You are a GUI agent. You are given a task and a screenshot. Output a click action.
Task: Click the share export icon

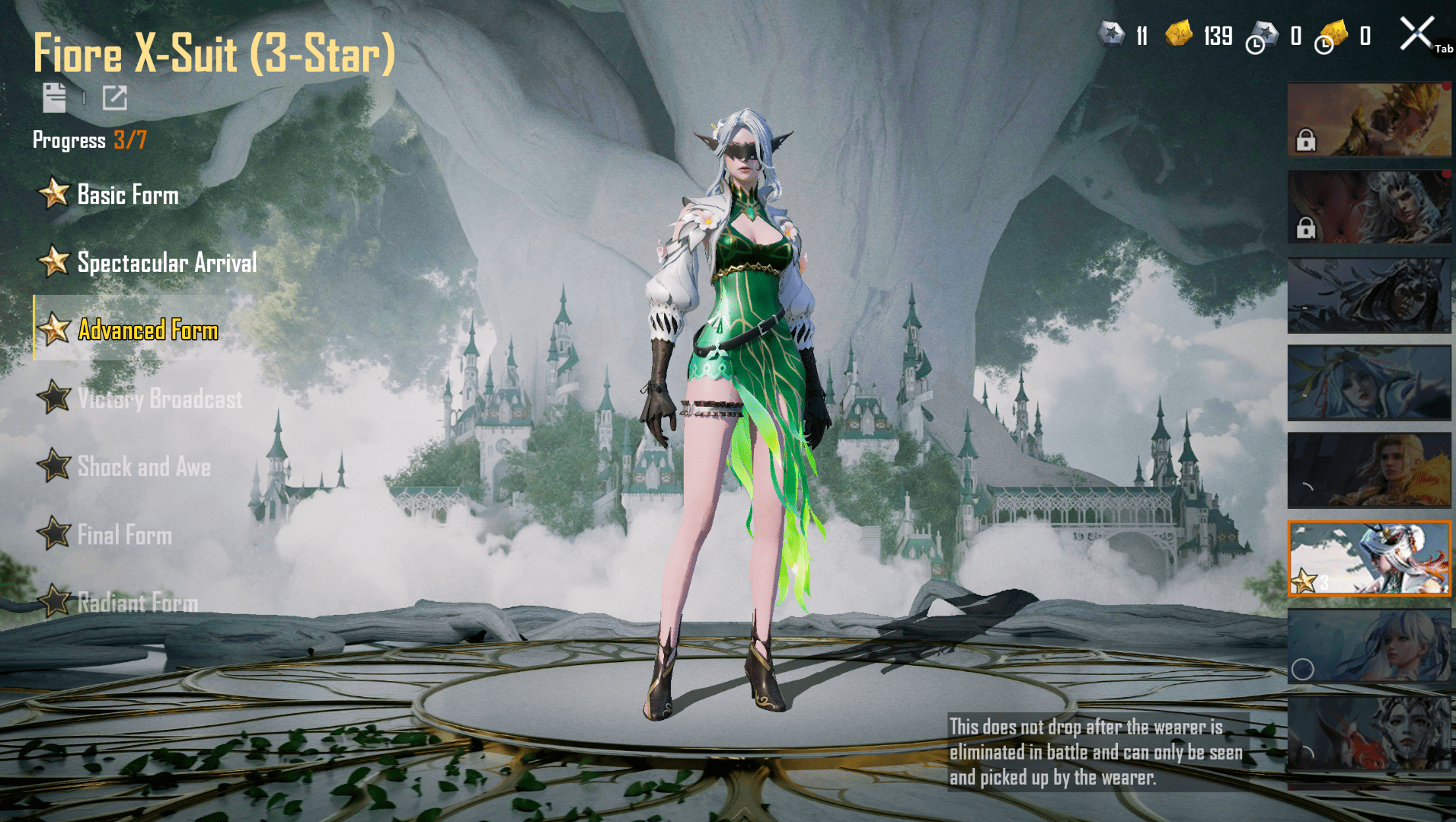[x=115, y=98]
